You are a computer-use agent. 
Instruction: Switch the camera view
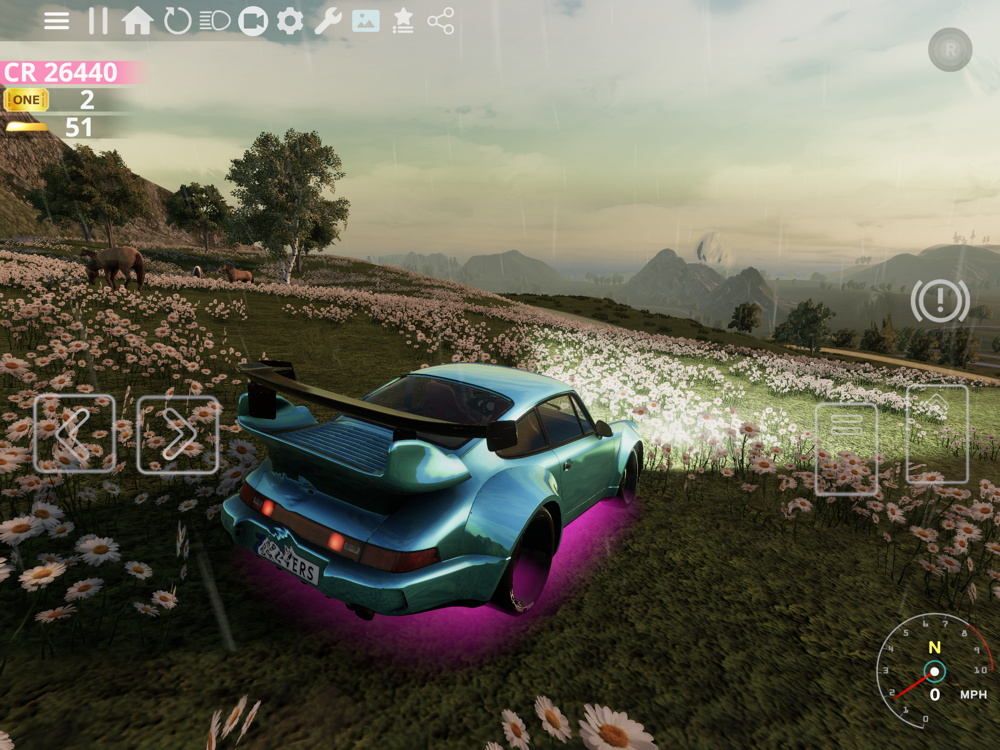[x=253, y=21]
